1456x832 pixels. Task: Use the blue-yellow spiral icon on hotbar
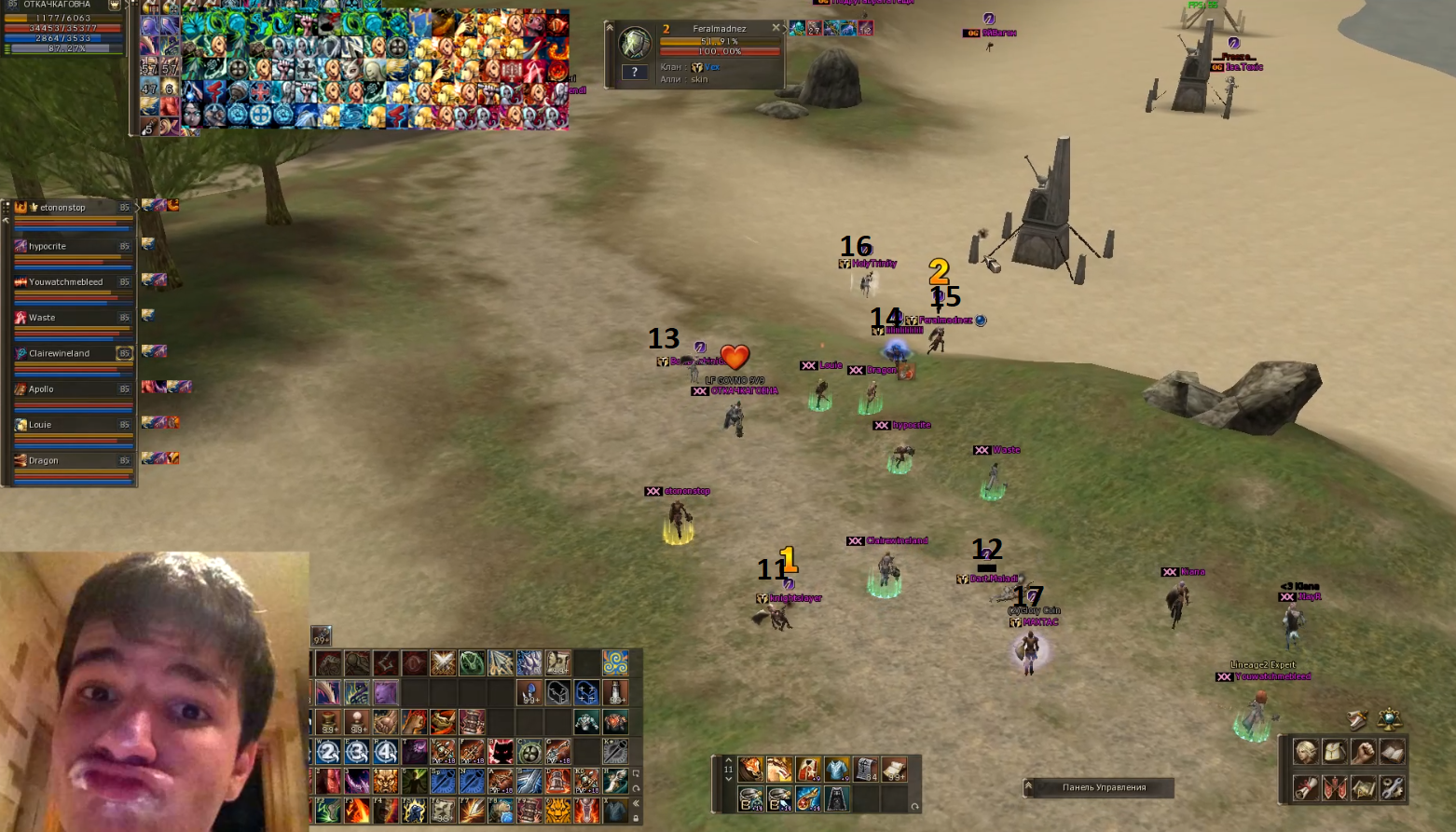coord(615,662)
